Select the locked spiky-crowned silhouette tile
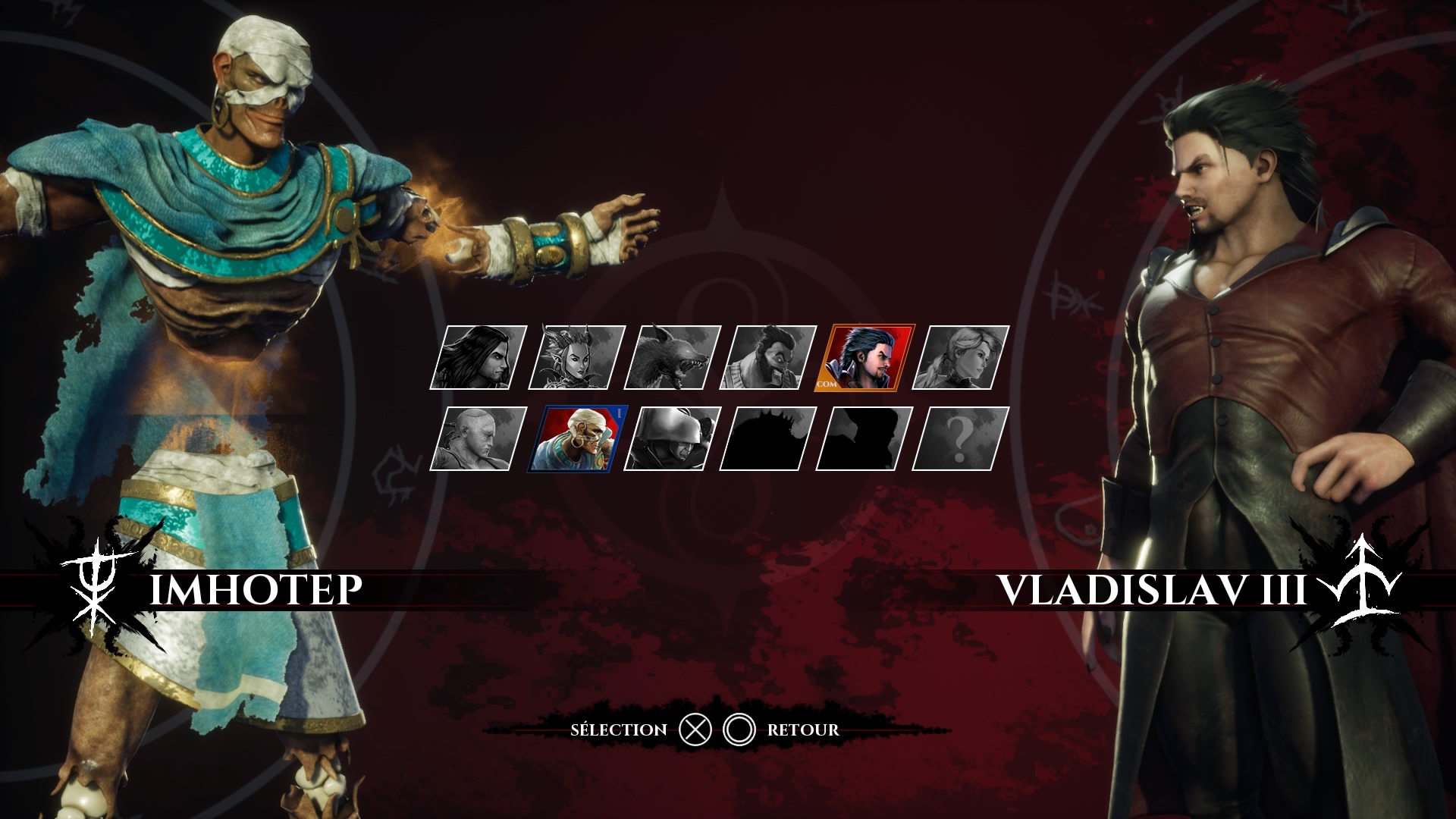Image resolution: width=1456 pixels, height=819 pixels. point(768,439)
